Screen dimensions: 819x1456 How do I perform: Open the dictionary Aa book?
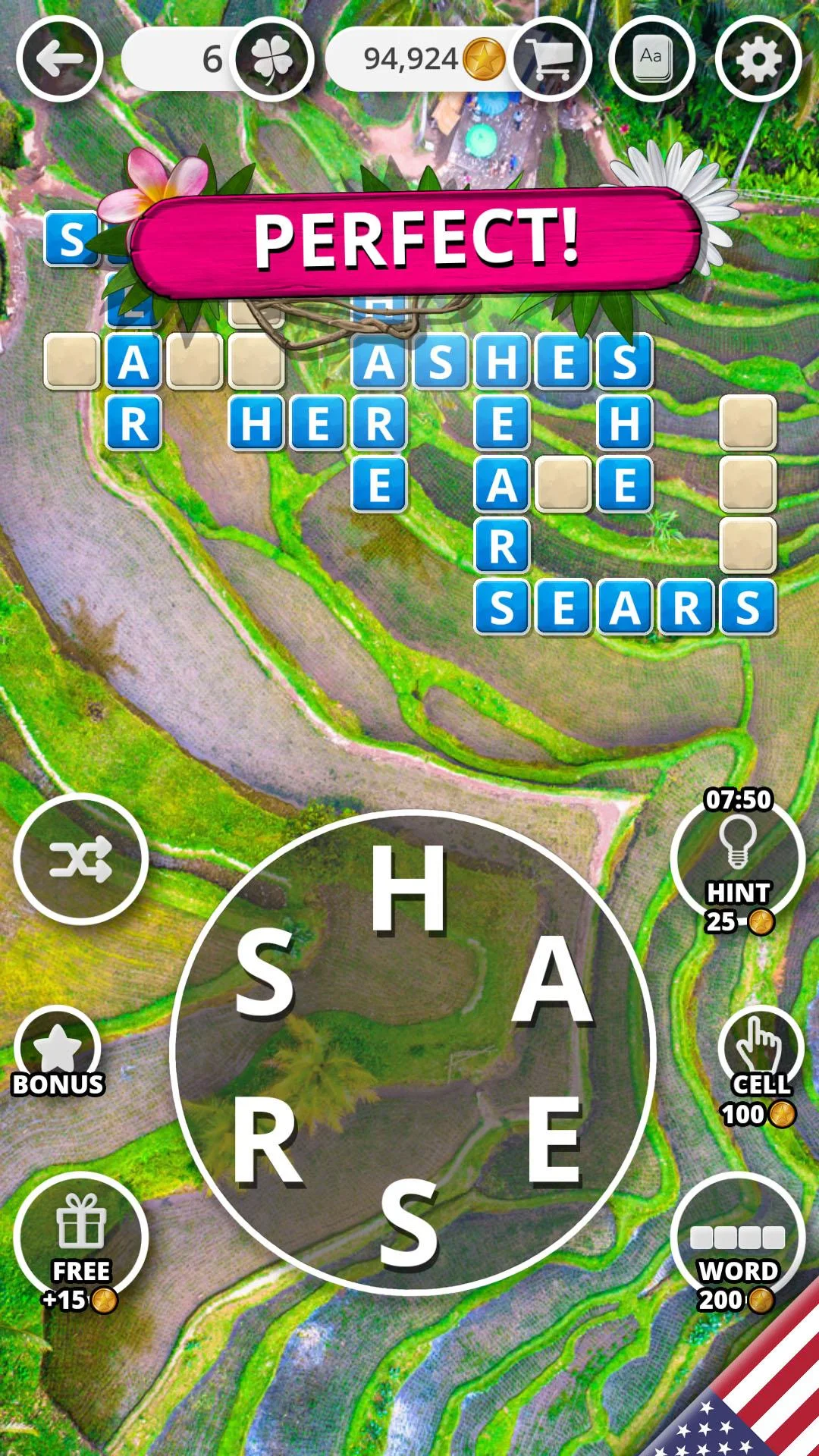[651, 58]
